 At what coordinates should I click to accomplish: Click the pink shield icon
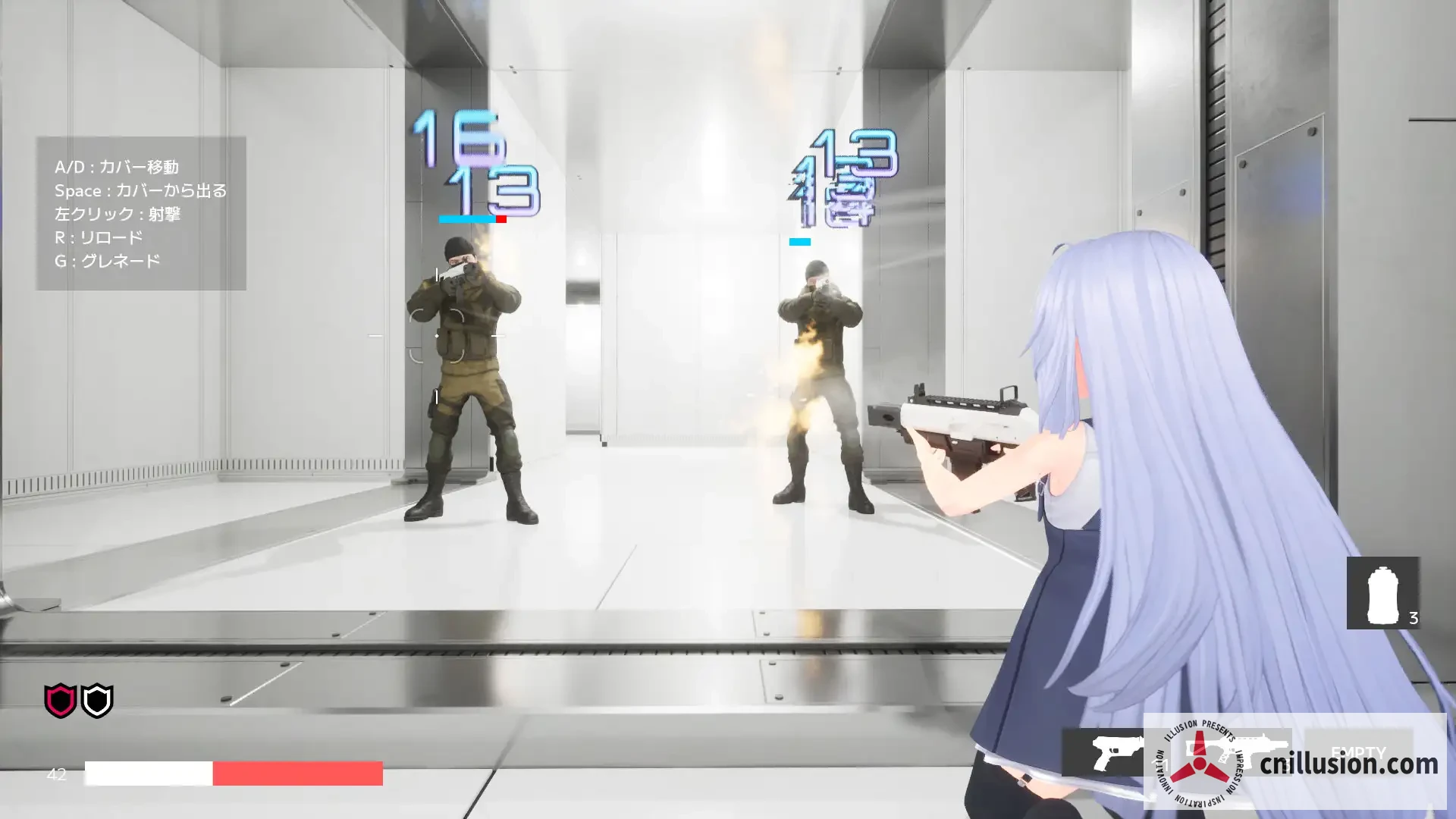[x=60, y=701]
